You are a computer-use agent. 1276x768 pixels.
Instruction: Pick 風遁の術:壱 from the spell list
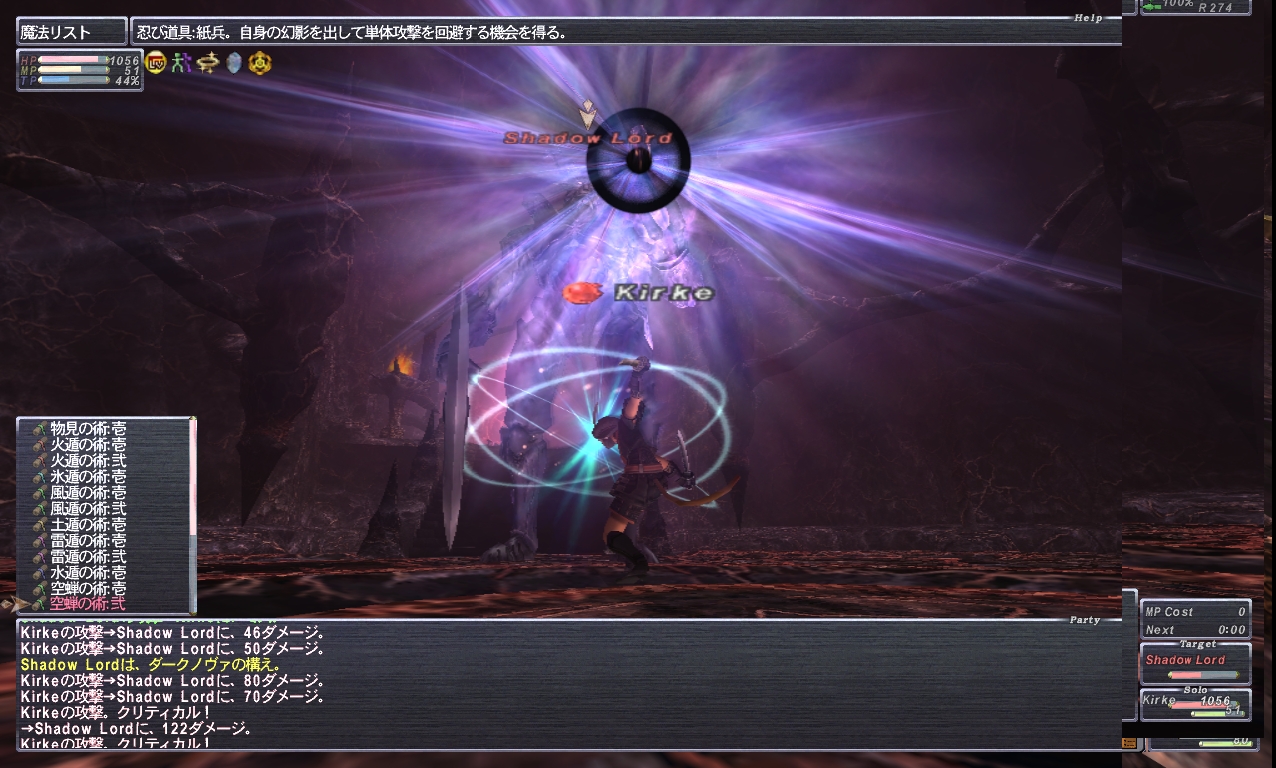point(88,493)
